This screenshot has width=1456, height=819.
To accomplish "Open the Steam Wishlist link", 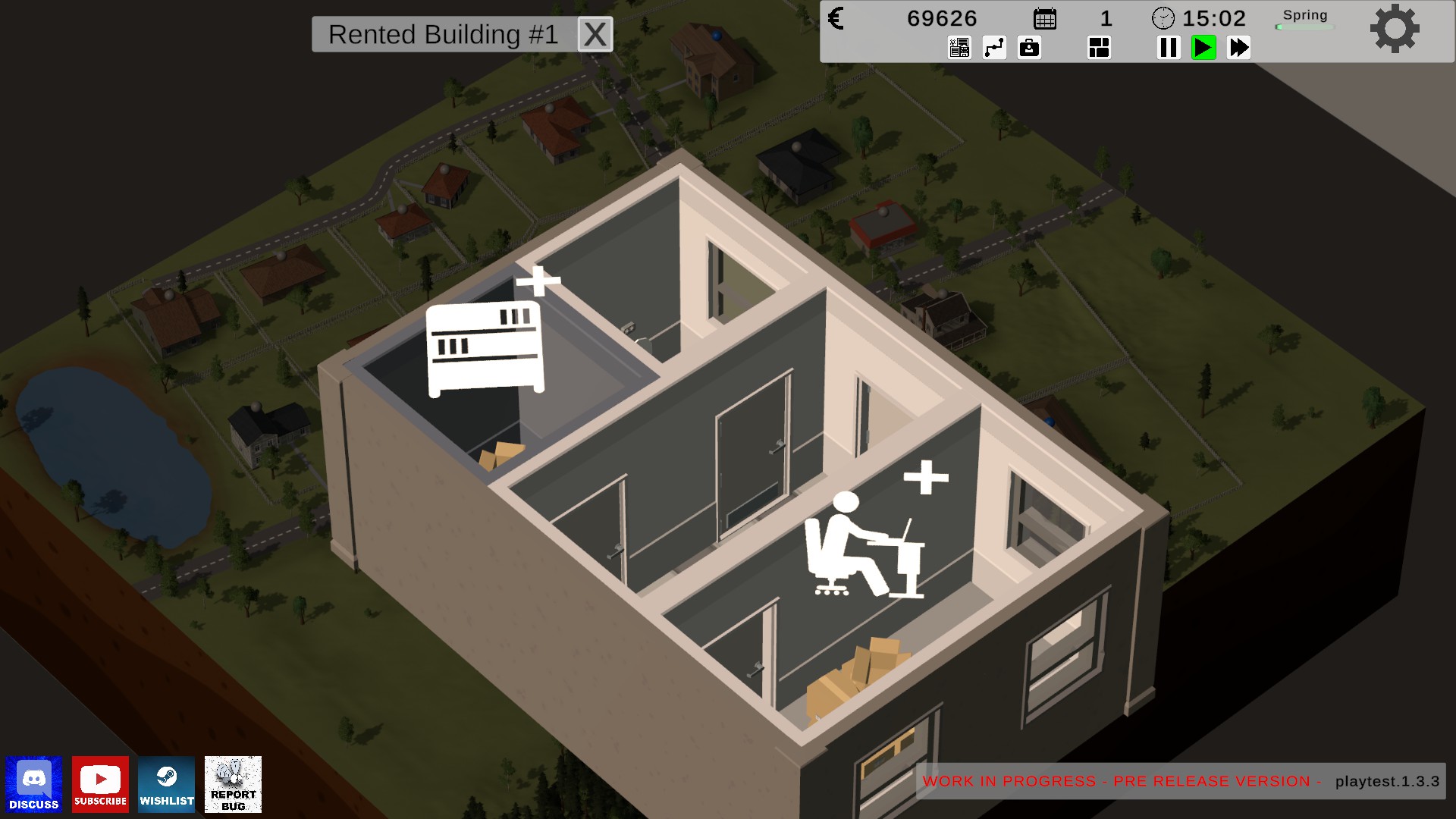I will tap(167, 784).
